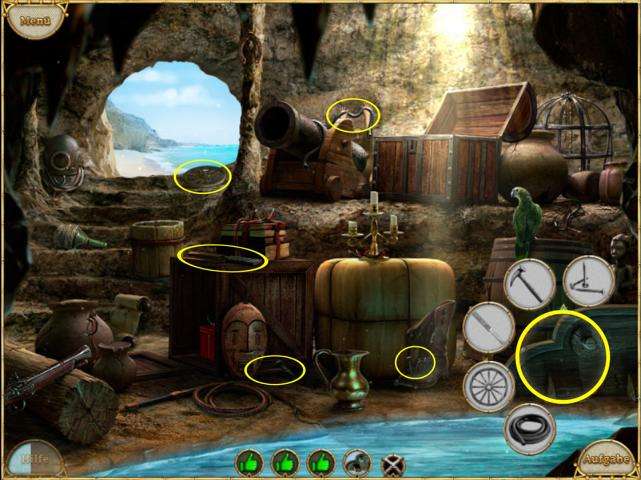This screenshot has height=480, width=641.
Task: Open the Aufgabe task button
Action: pyautogui.click(x=607, y=461)
